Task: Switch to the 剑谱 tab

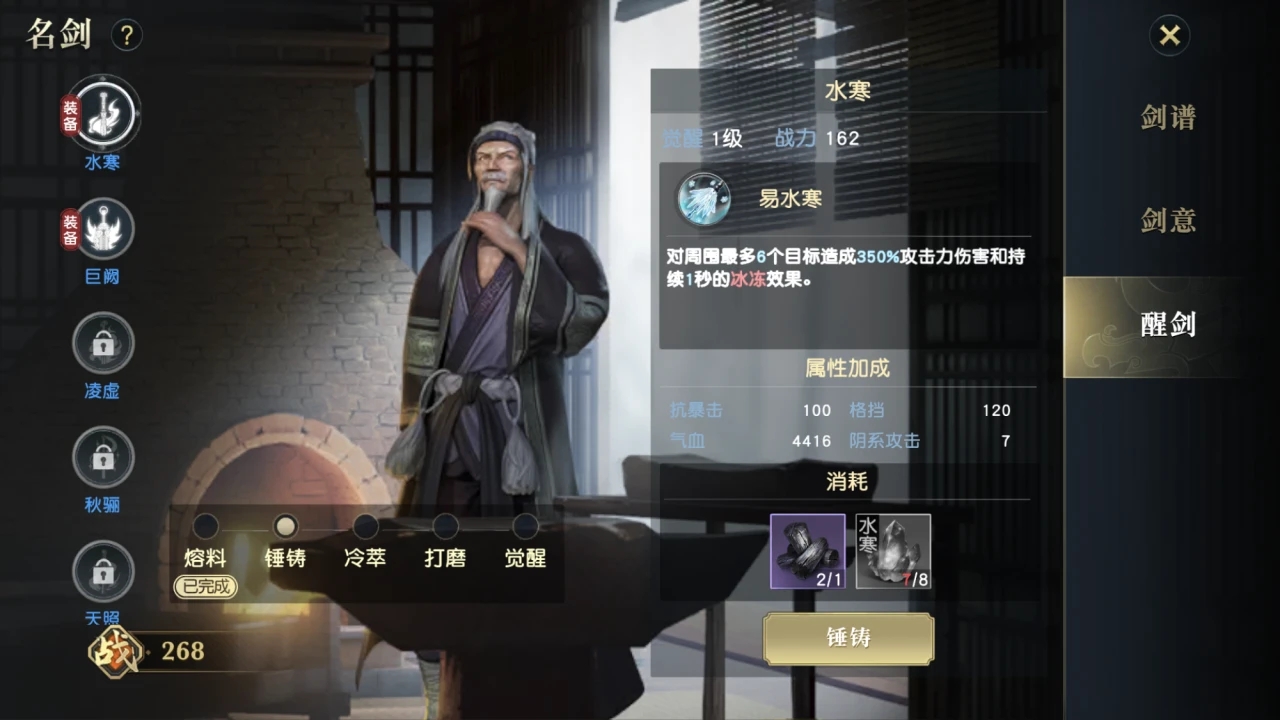Action: [1166, 119]
